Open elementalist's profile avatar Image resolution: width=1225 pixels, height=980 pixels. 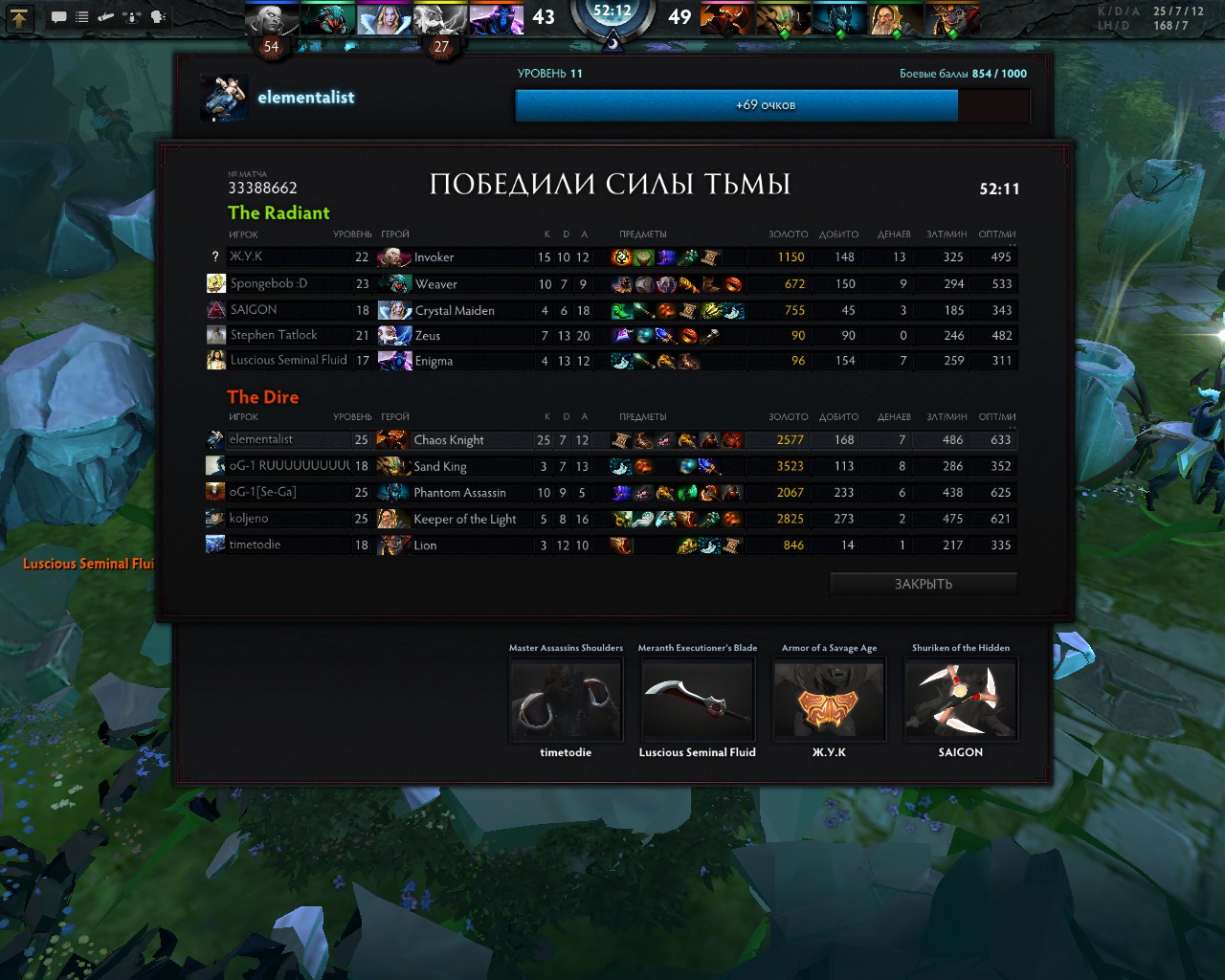(x=225, y=98)
